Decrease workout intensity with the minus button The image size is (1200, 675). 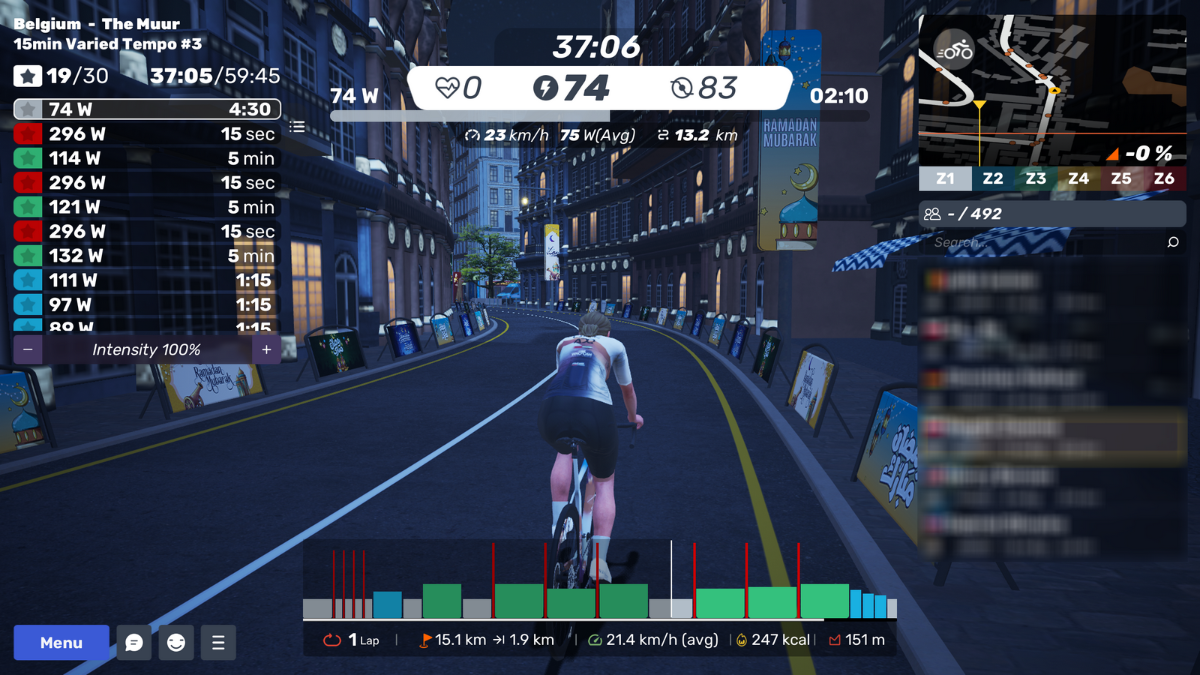(28, 350)
